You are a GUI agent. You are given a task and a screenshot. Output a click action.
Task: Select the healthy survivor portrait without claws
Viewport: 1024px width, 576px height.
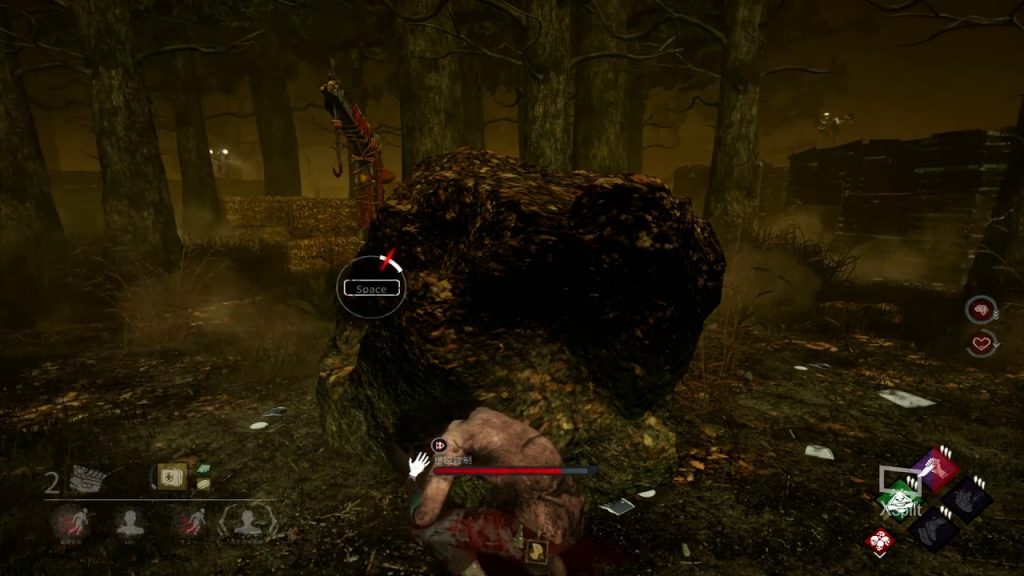coord(128,522)
